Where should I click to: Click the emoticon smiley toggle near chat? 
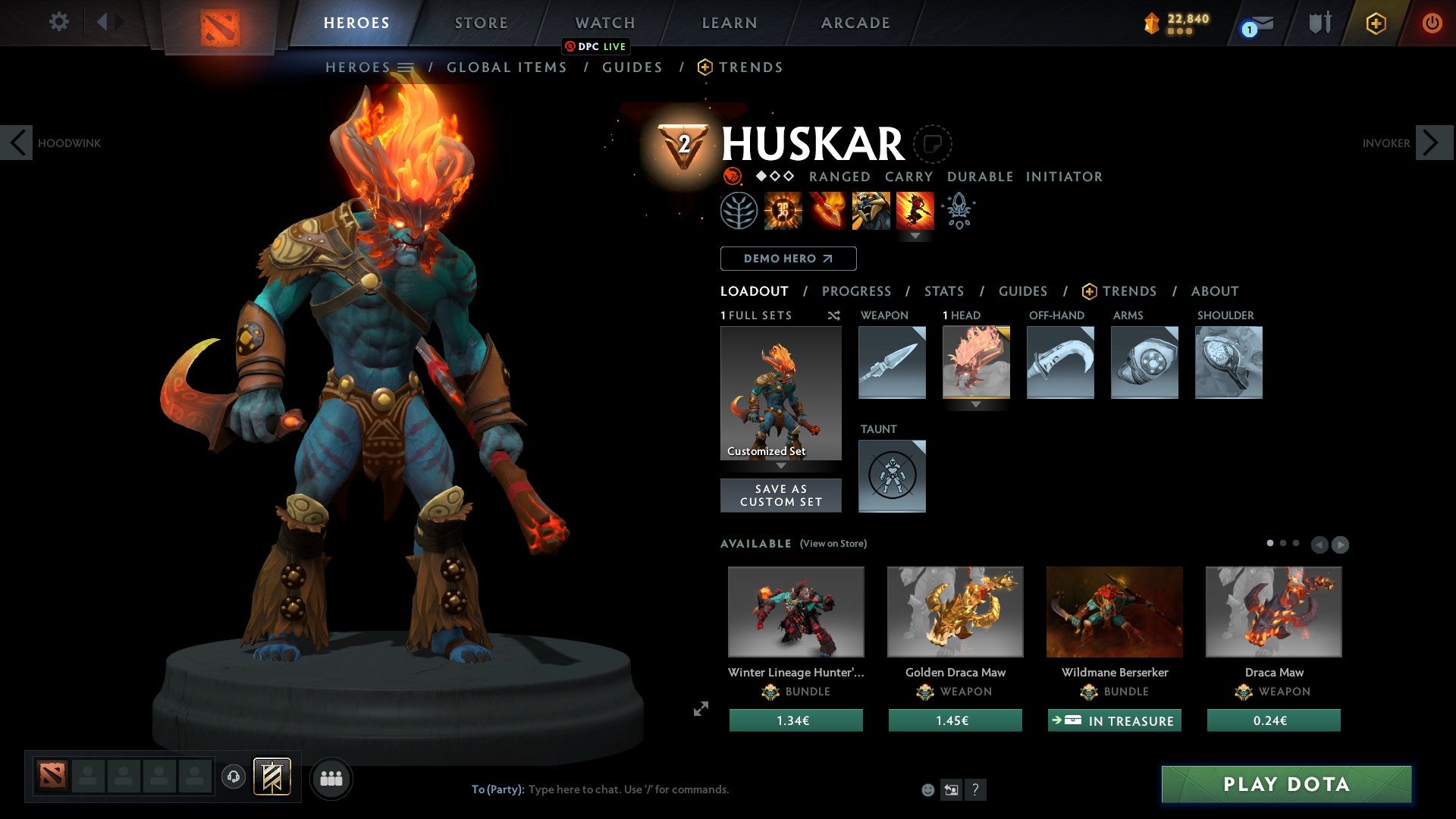pyautogui.click(x=927, y=789)
